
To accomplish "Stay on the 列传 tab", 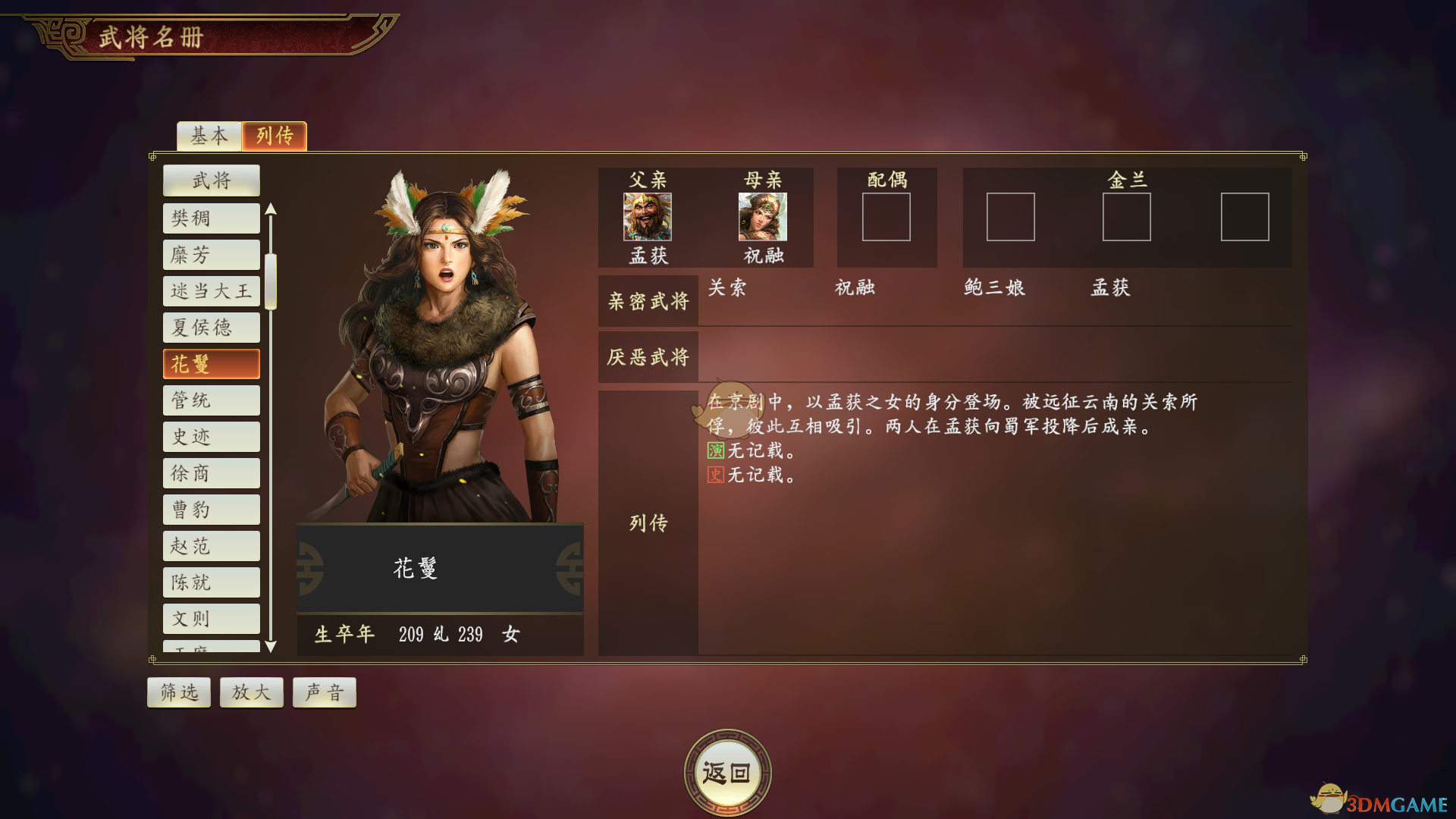I will point(274,136).
